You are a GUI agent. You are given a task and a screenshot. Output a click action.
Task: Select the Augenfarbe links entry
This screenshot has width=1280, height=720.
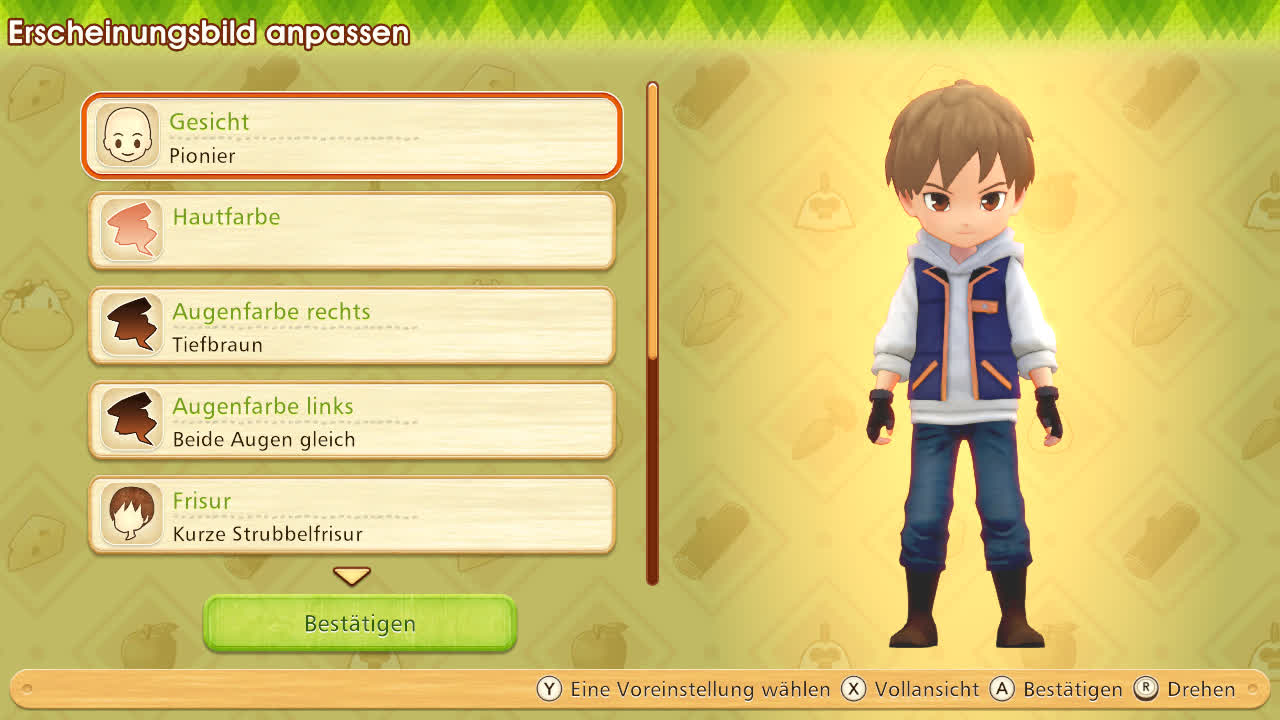(352, 421)
